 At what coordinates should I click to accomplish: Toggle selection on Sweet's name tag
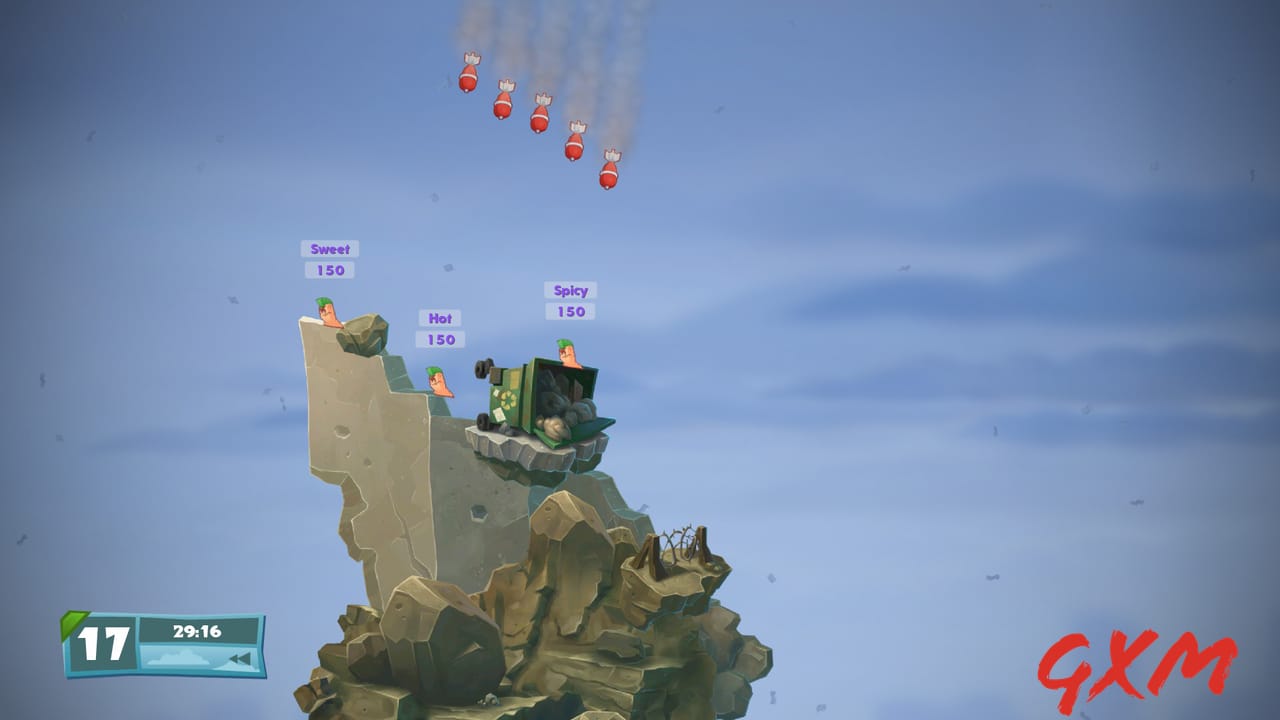(x=329, y=248)
